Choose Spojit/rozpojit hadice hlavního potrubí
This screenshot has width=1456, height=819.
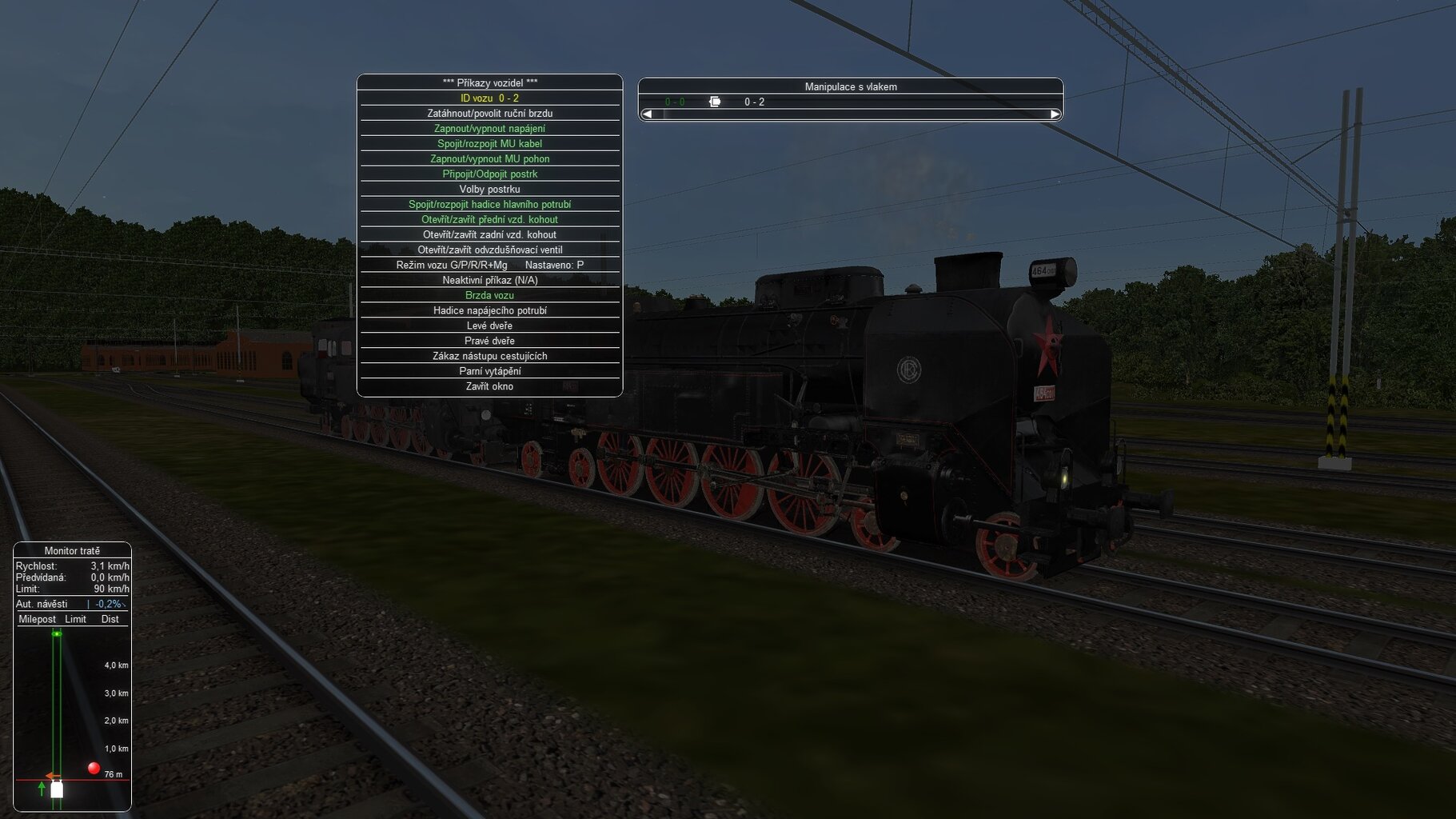point(489,205)
